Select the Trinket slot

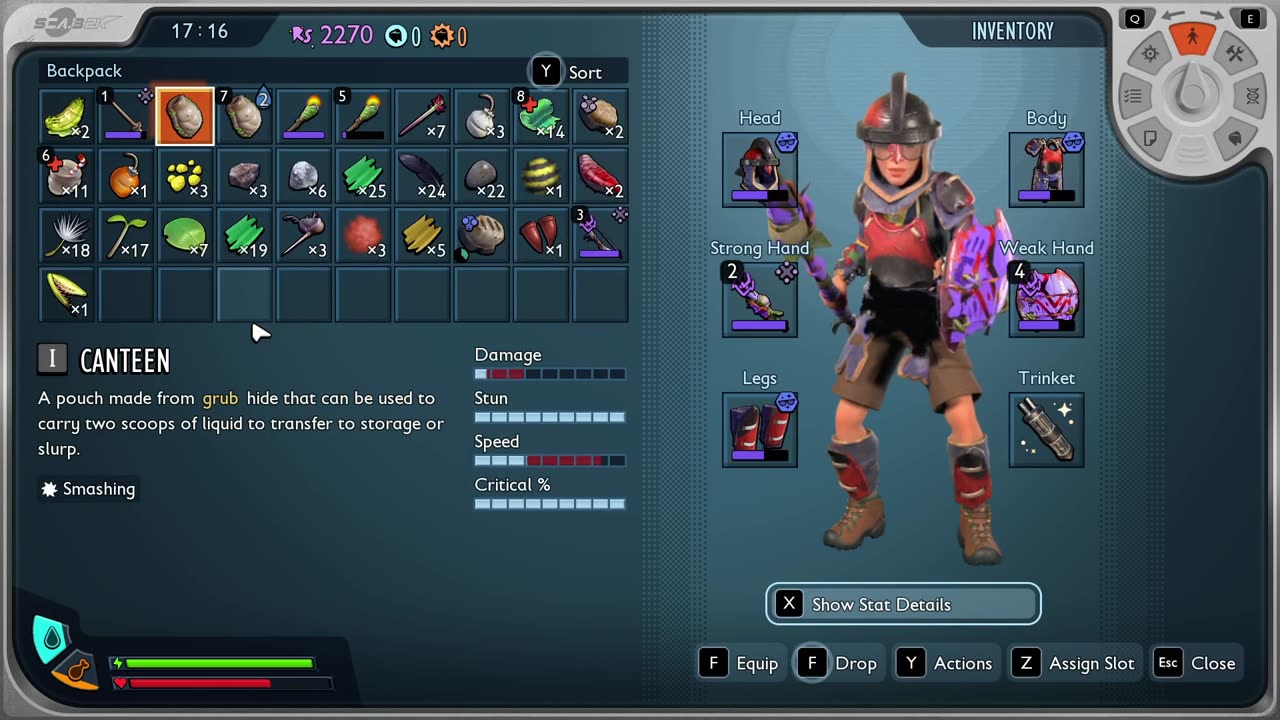[x=1046, y=429]
